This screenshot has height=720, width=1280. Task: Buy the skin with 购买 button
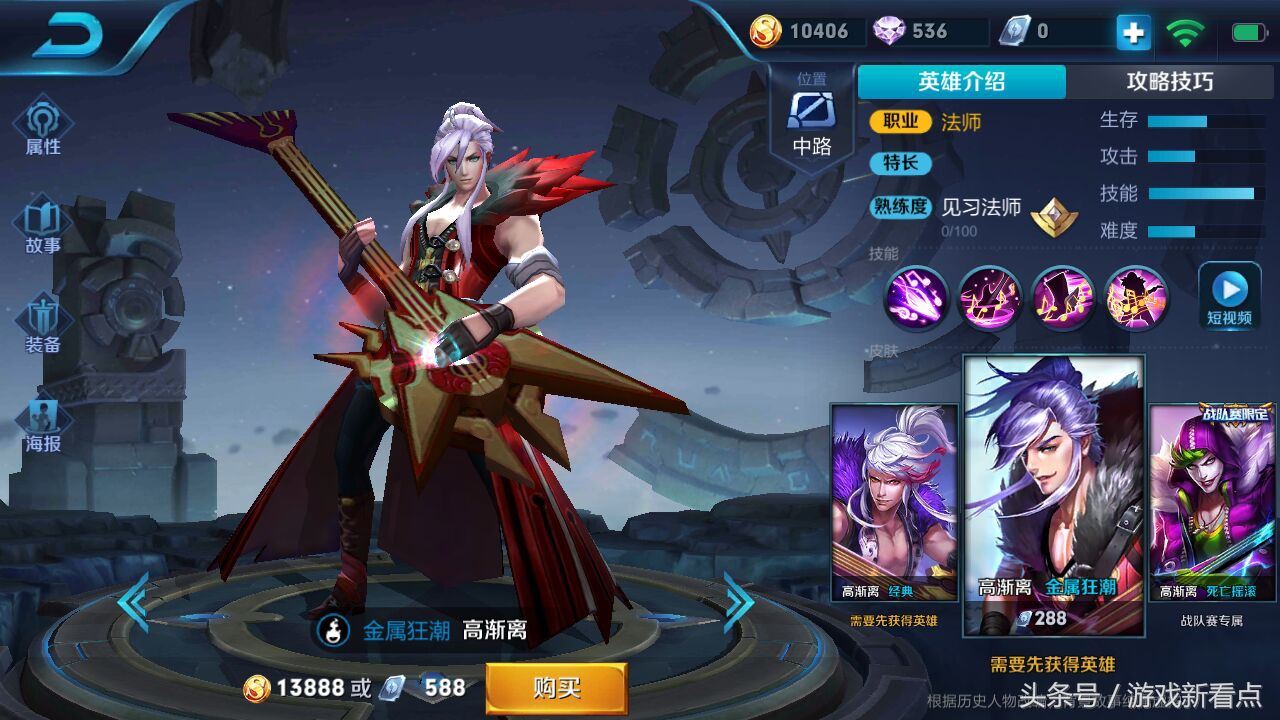point(556,688)
